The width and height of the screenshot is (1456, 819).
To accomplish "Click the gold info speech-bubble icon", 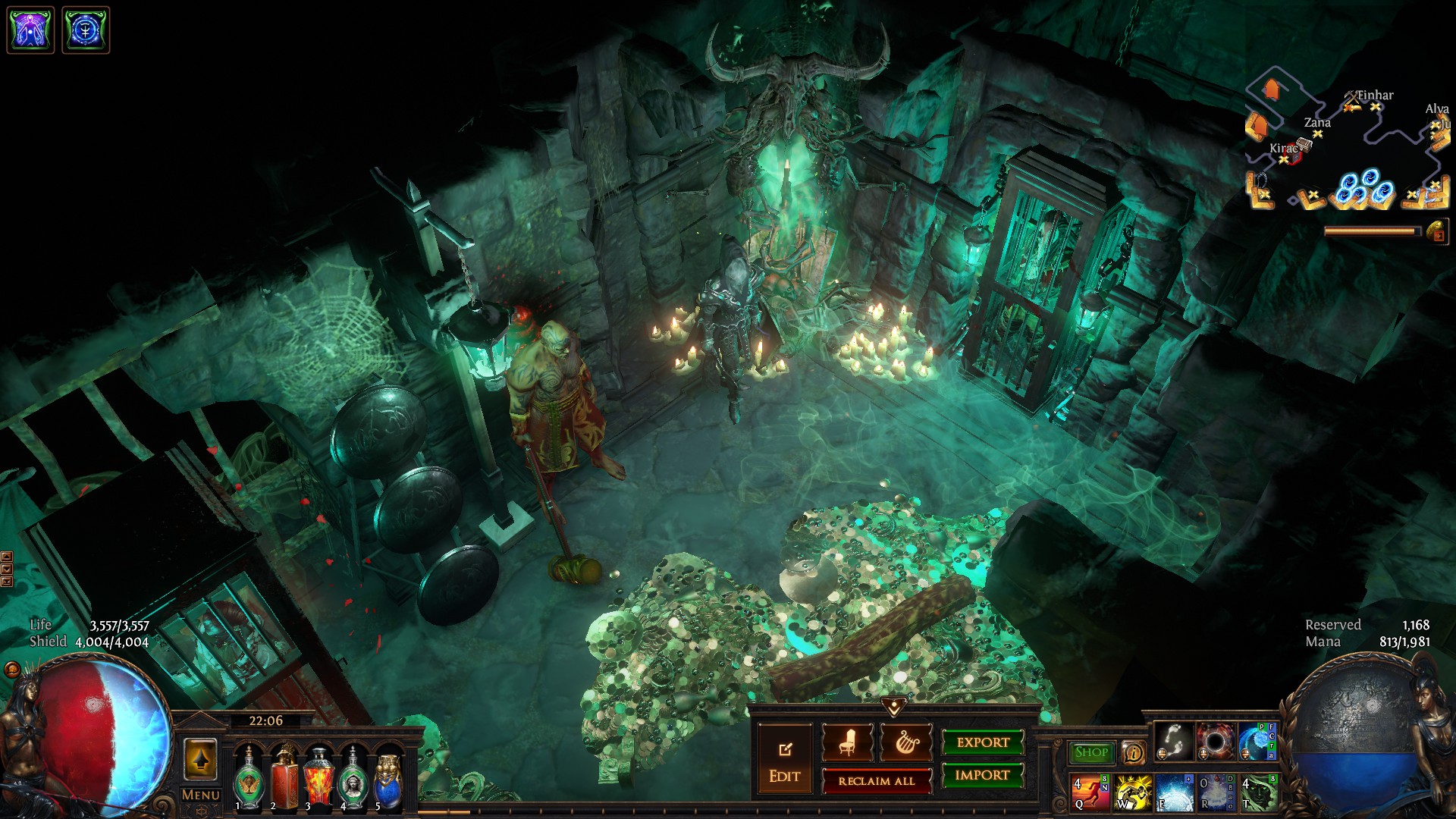I will [1133, 752].
